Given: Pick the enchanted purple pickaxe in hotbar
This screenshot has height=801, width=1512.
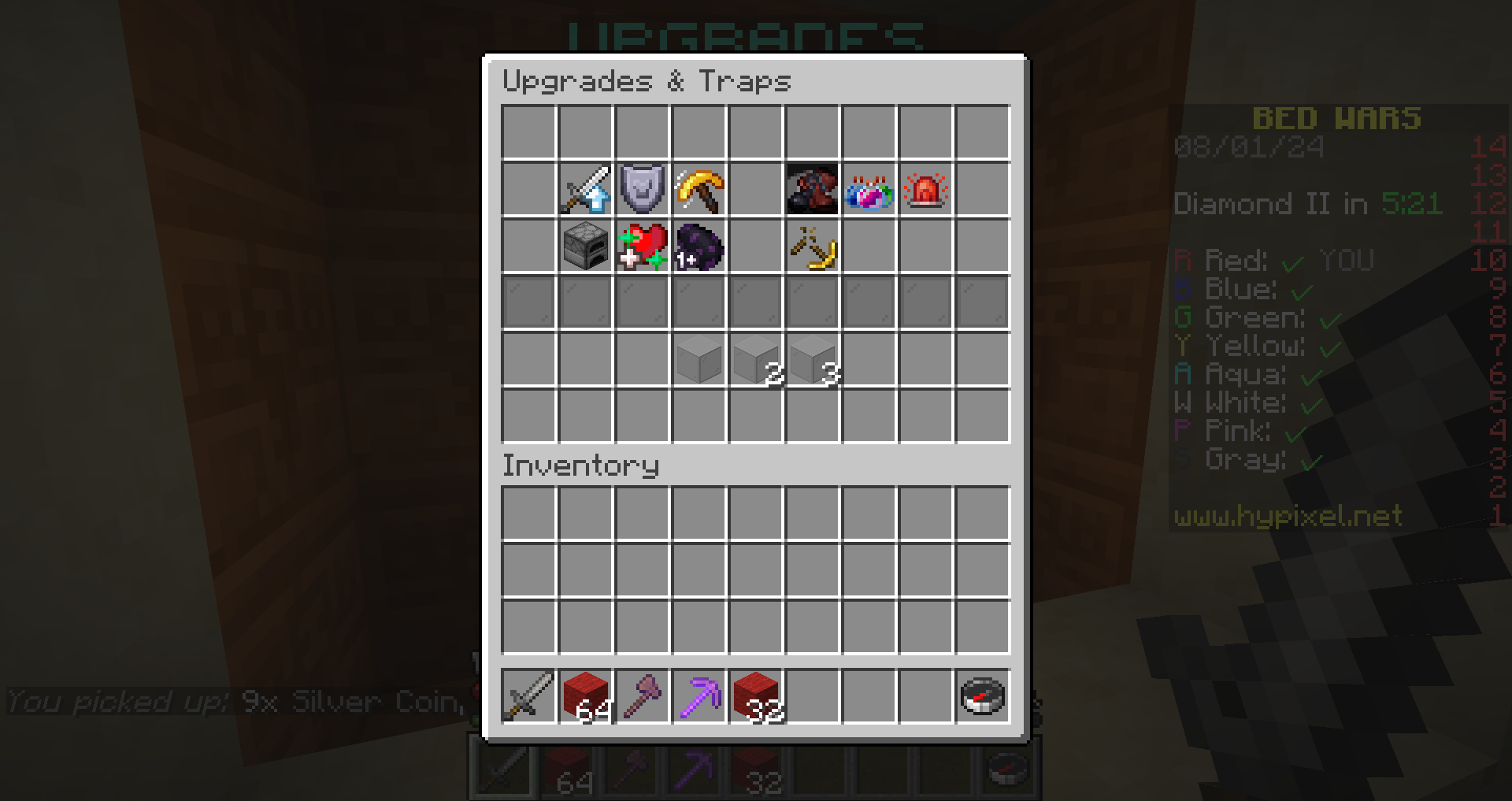Looking at the screenshot, I should point(698,698).
